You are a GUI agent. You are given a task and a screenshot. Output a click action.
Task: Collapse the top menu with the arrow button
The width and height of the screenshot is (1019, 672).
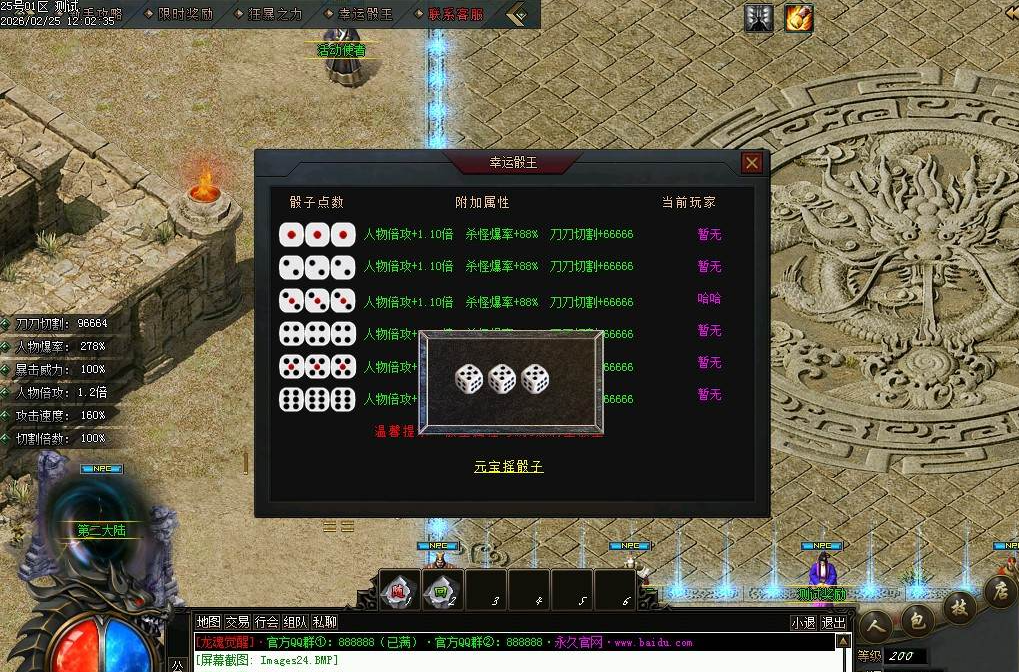click(518, 14)
